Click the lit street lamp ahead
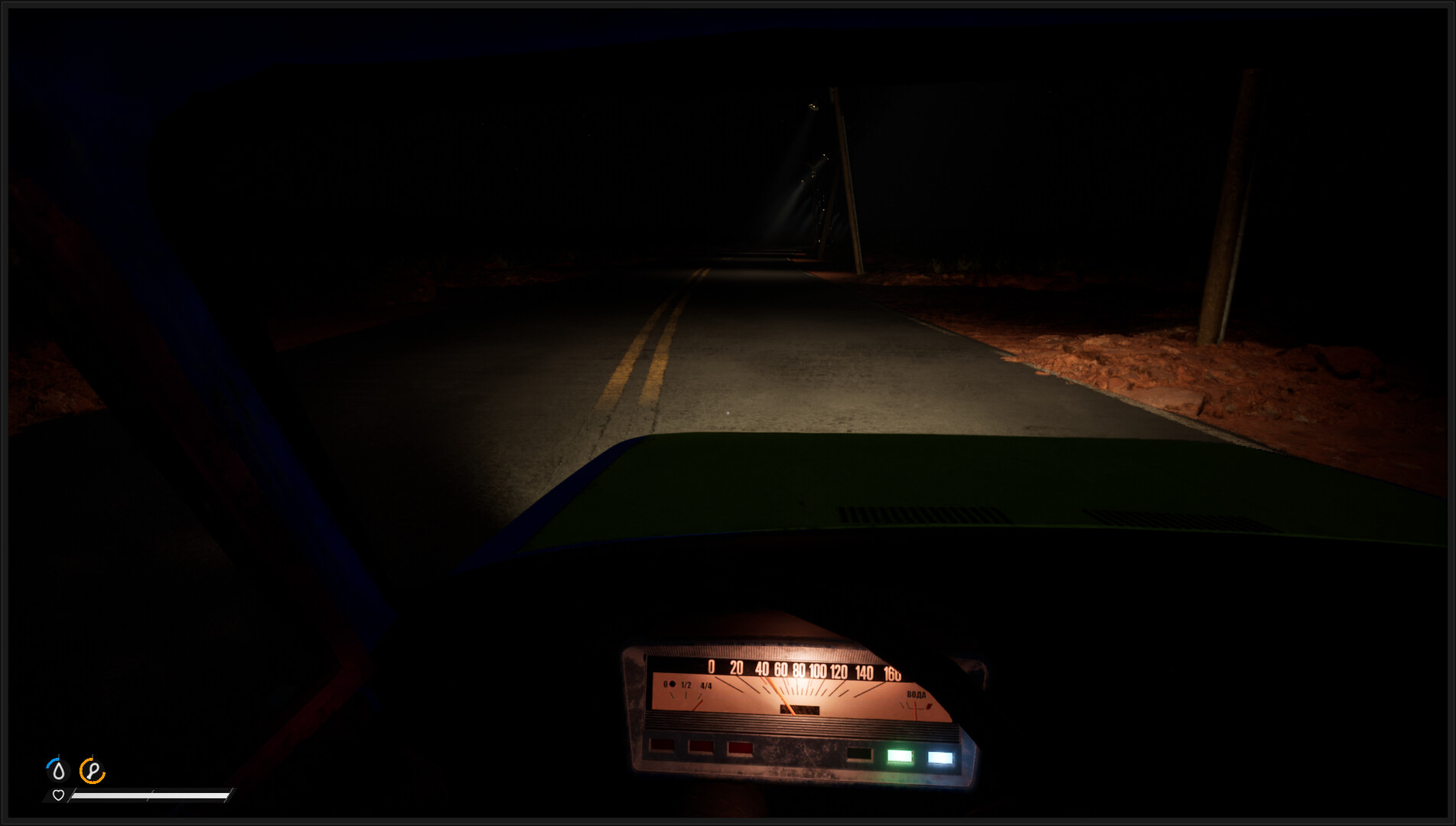 point(813,107)
